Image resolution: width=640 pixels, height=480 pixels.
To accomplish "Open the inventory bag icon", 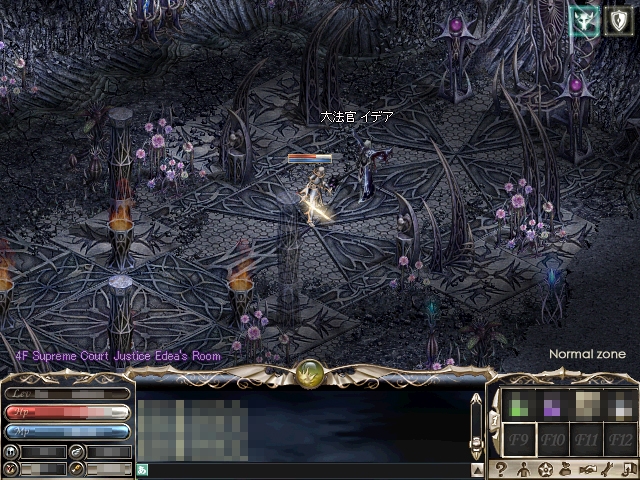I will (x=567, y=469).
